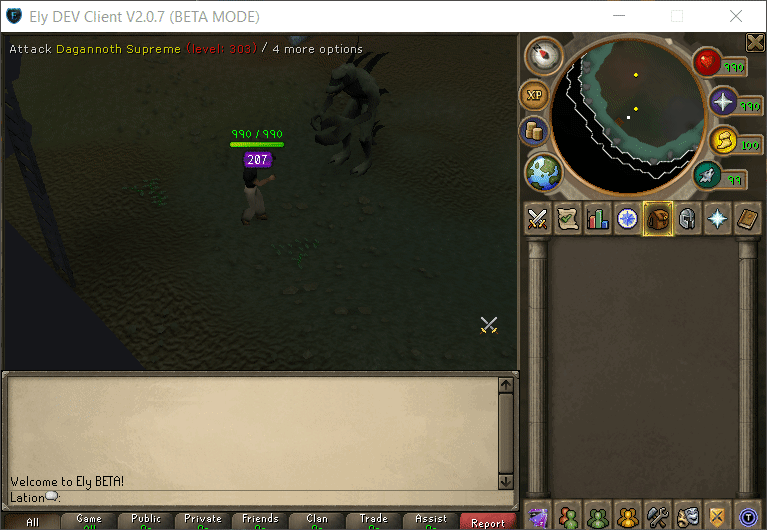
Task: Open the Quest list scroll tab
Action: [x=568, y=218]
